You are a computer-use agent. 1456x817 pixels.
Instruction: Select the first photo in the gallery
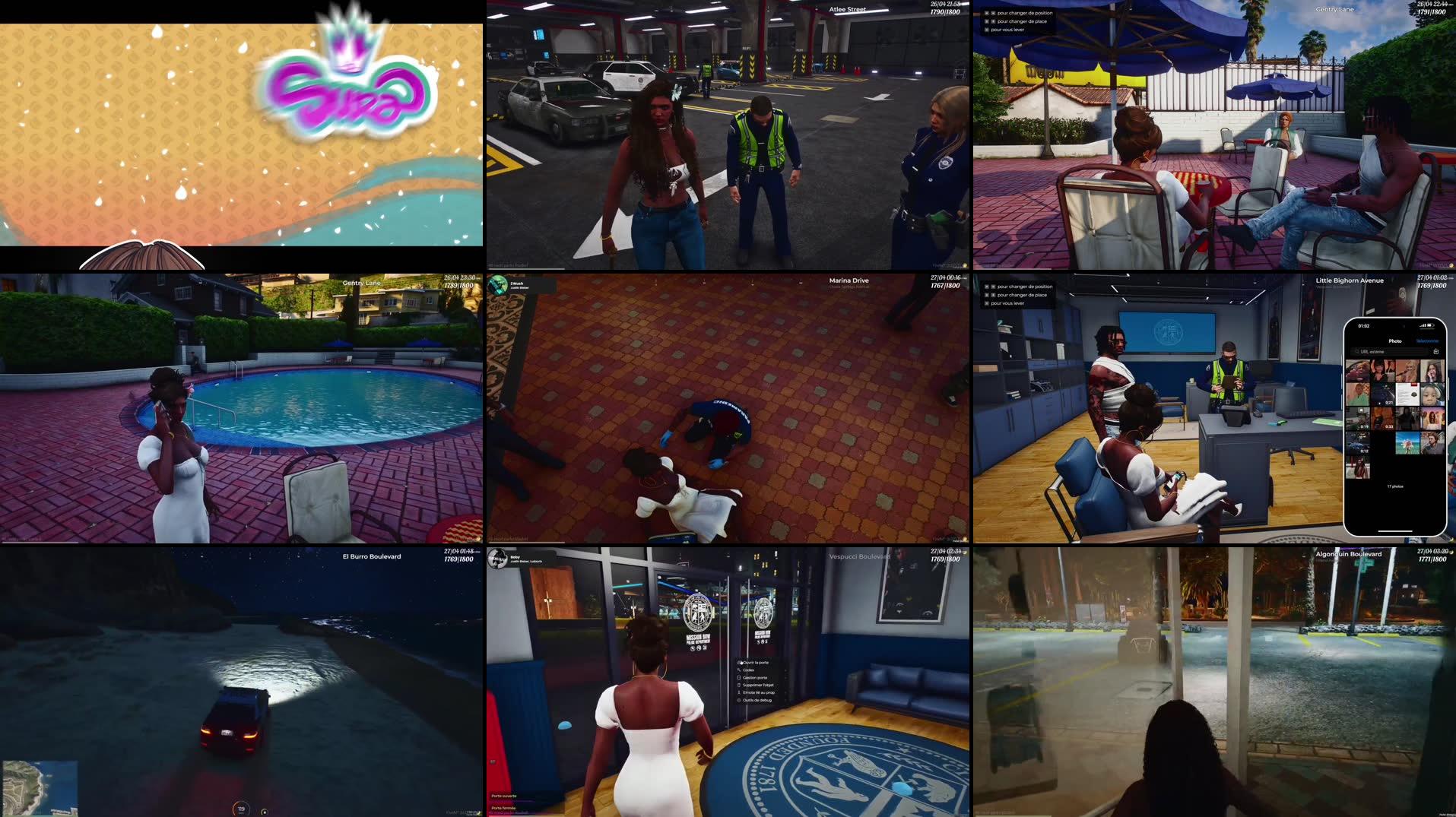click(1358, 370)
